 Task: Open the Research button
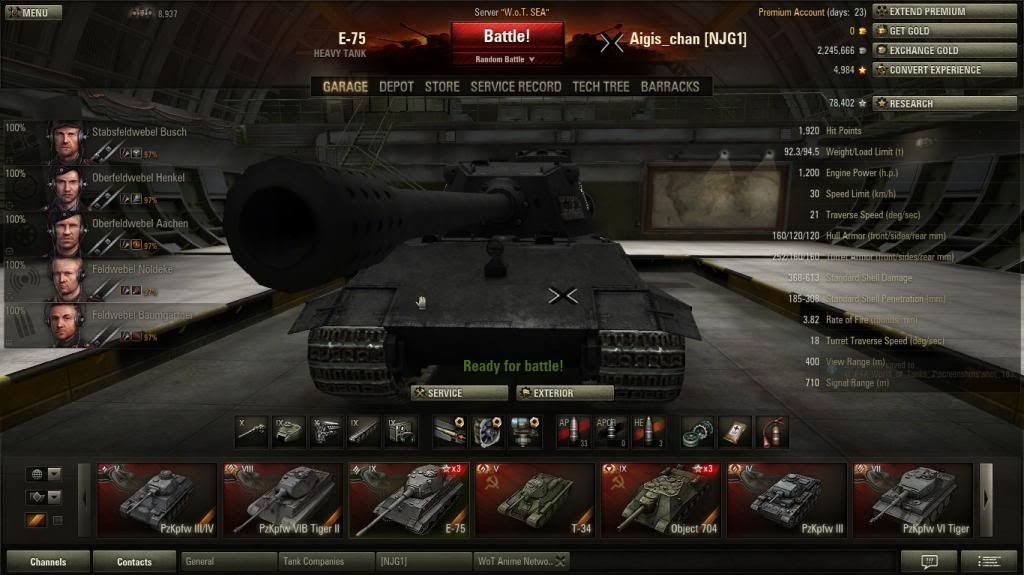[943, 103]
